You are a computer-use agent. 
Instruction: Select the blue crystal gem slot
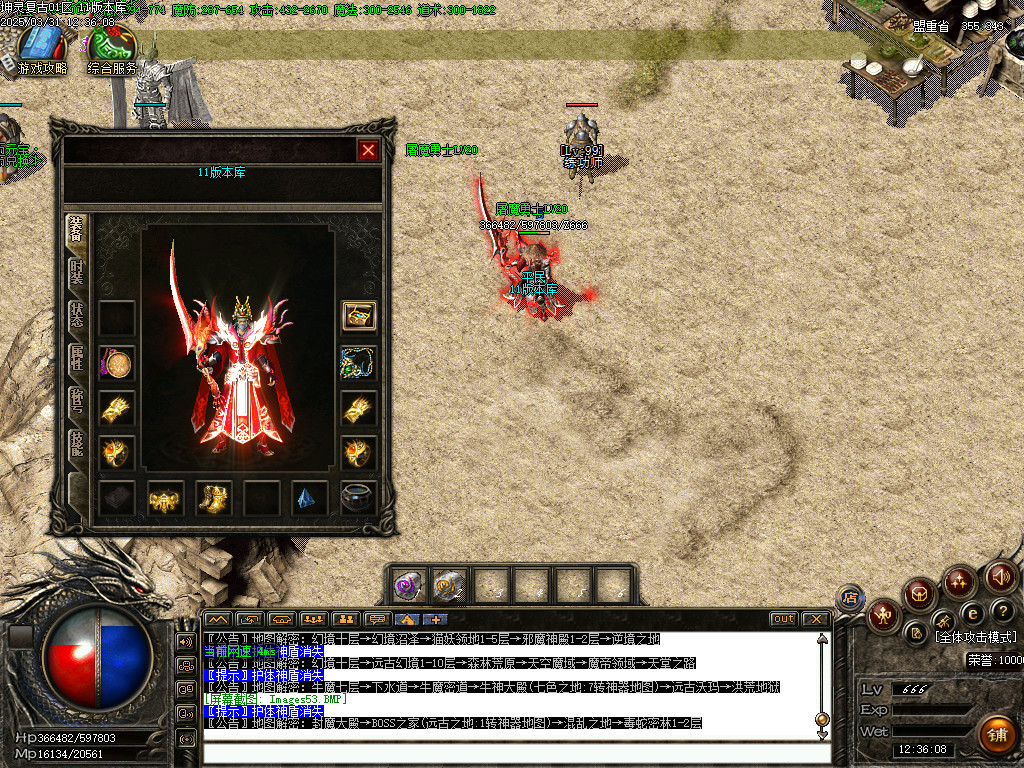coord(310,498)
